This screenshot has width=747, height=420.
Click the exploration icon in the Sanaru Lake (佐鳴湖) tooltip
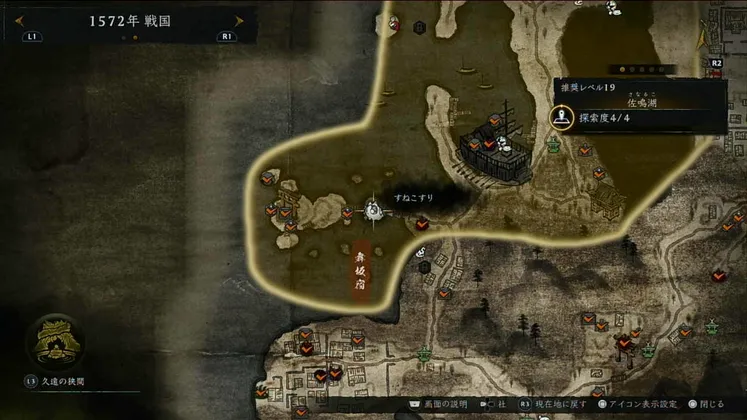[561, 117]
